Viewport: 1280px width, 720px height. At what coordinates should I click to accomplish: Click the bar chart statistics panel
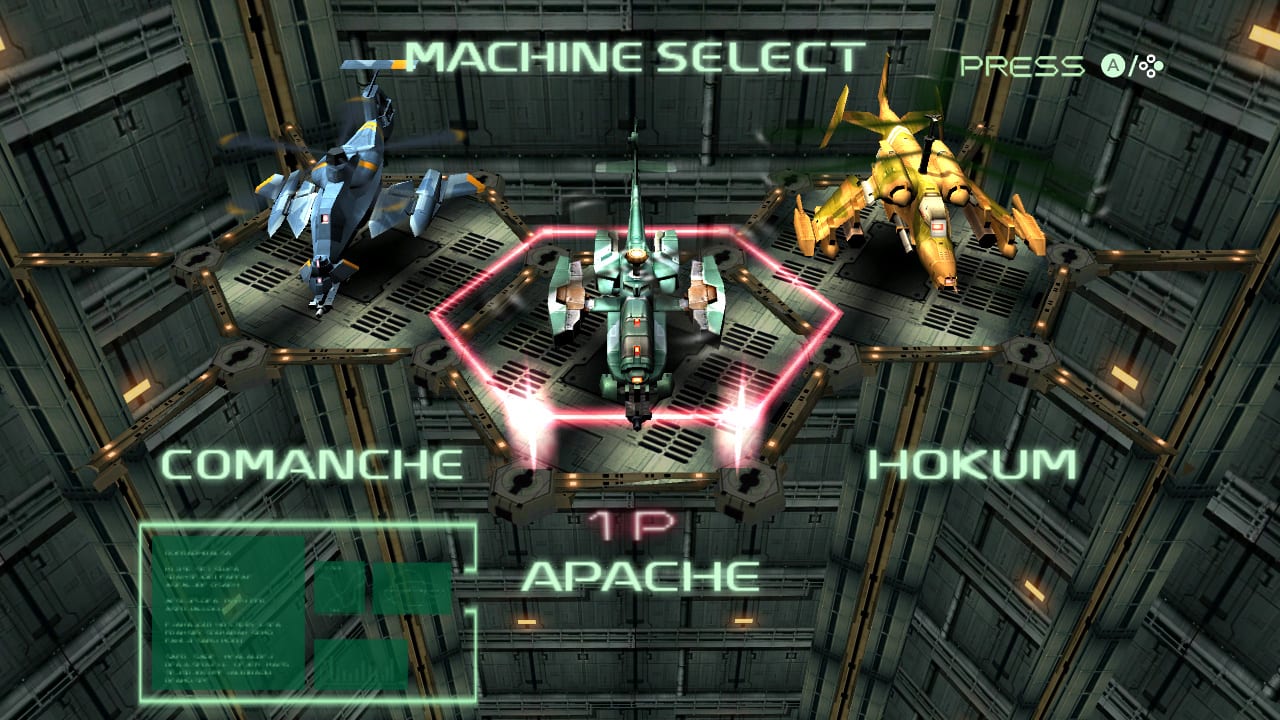click(362, 664)
